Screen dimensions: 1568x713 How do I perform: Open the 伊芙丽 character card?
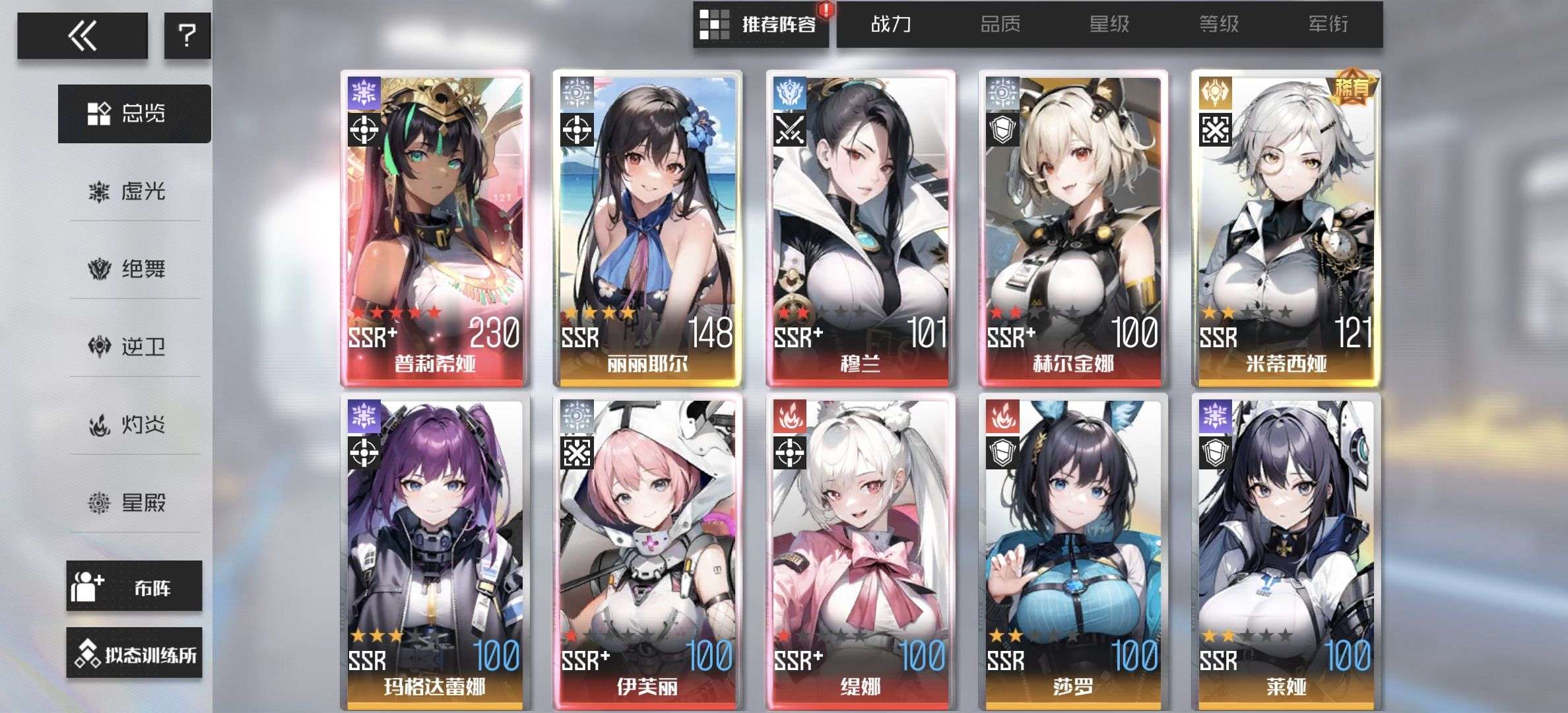tap(647, 552)
